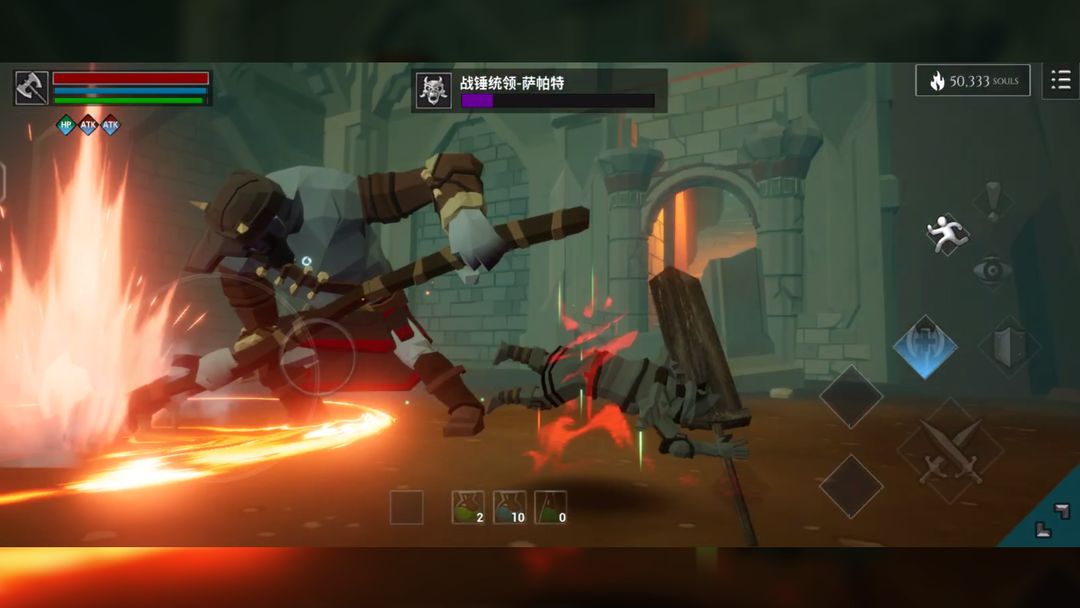Select the potion slot showing count 0
This screenshot has width=1080, height=608.
click(x=550, y=507)
